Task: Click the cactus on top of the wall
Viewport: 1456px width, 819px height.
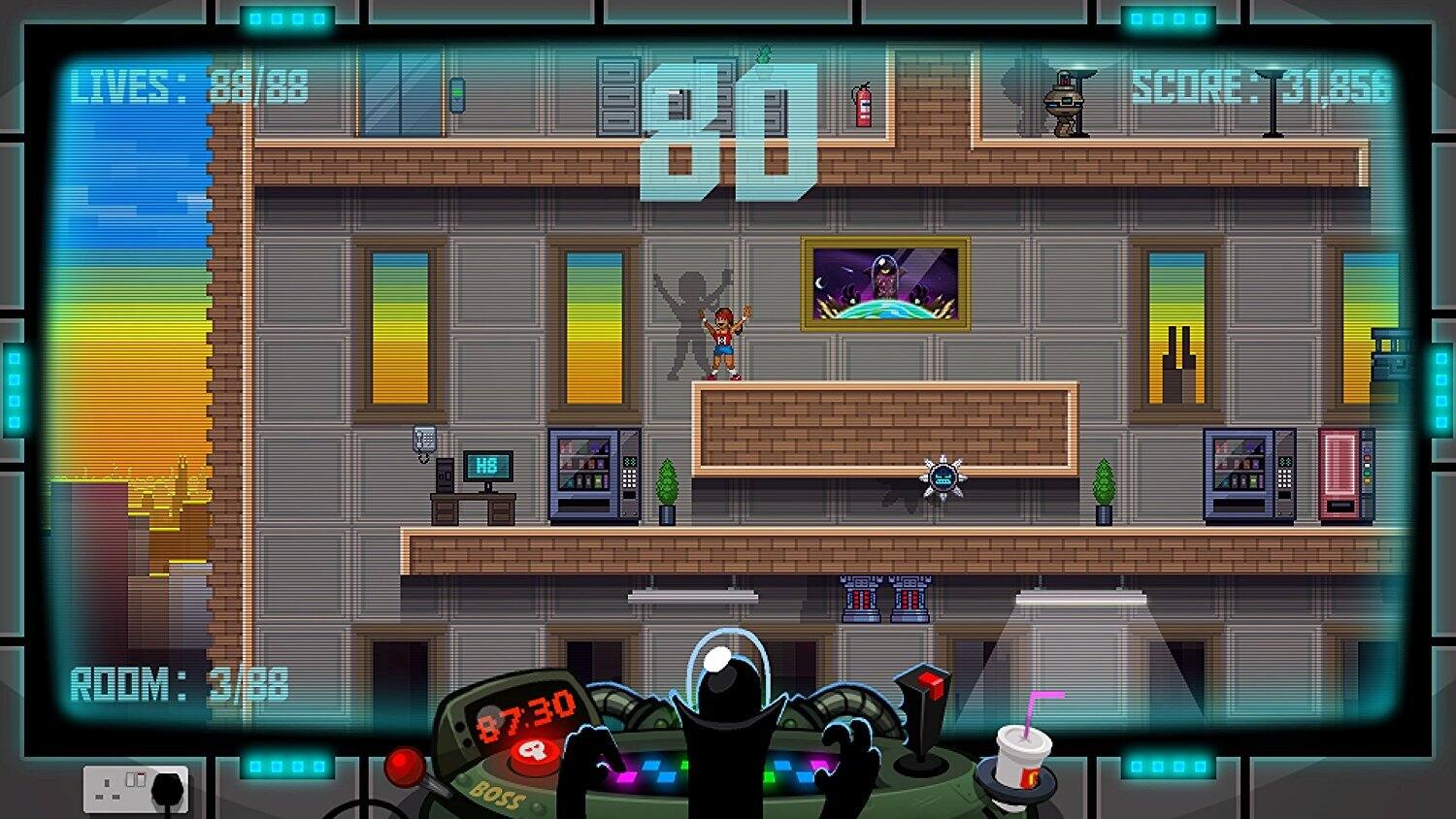Action: (x=763, y=50)
